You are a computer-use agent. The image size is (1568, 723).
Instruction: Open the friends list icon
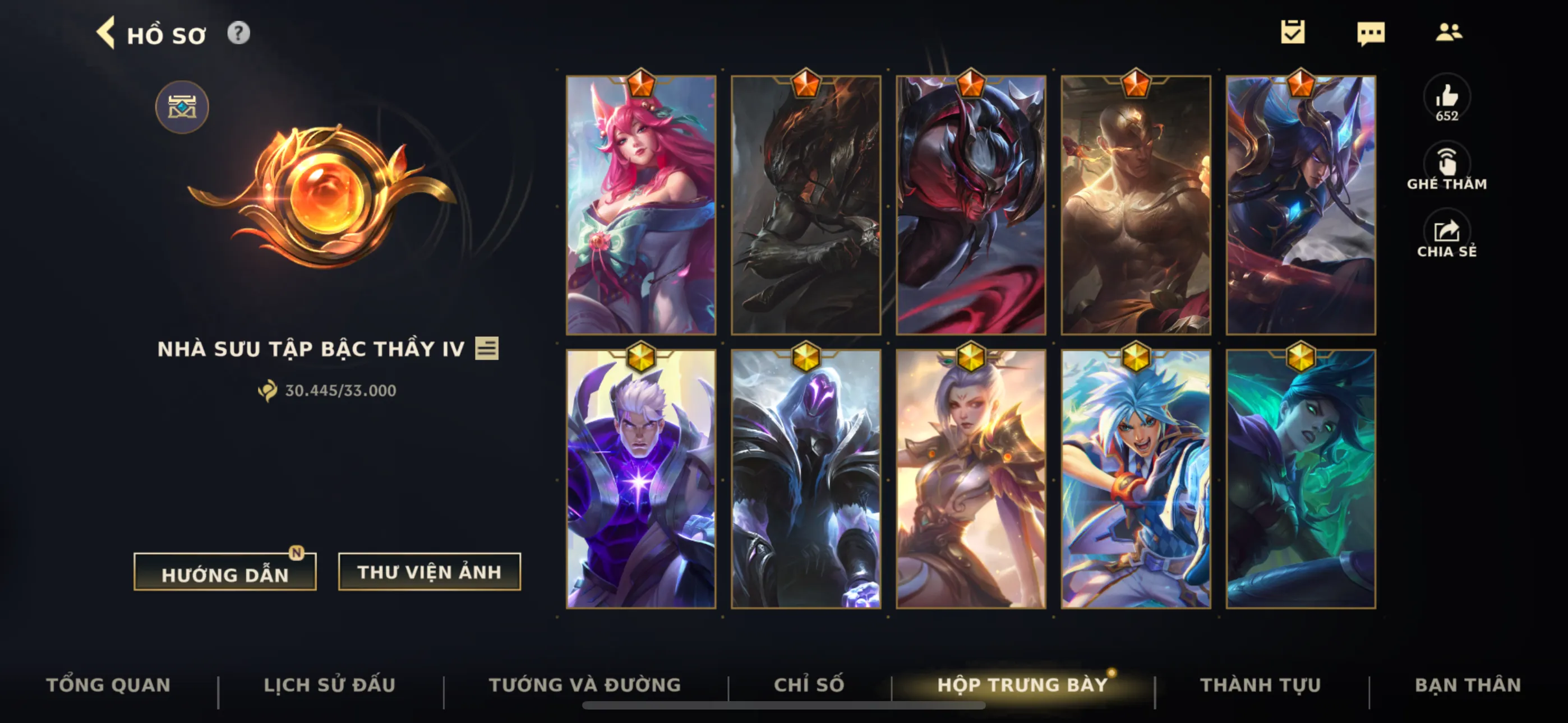(1448, 33)
